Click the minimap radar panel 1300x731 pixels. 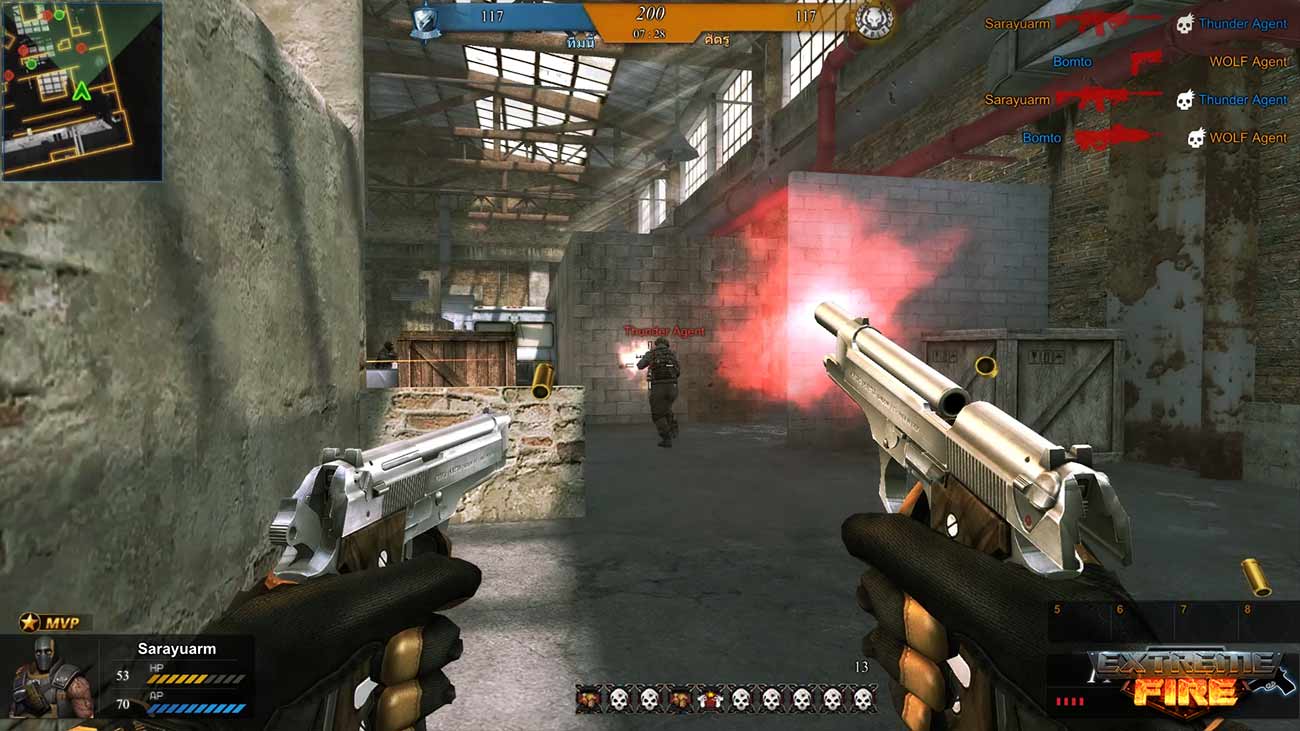tap(82, 91)
